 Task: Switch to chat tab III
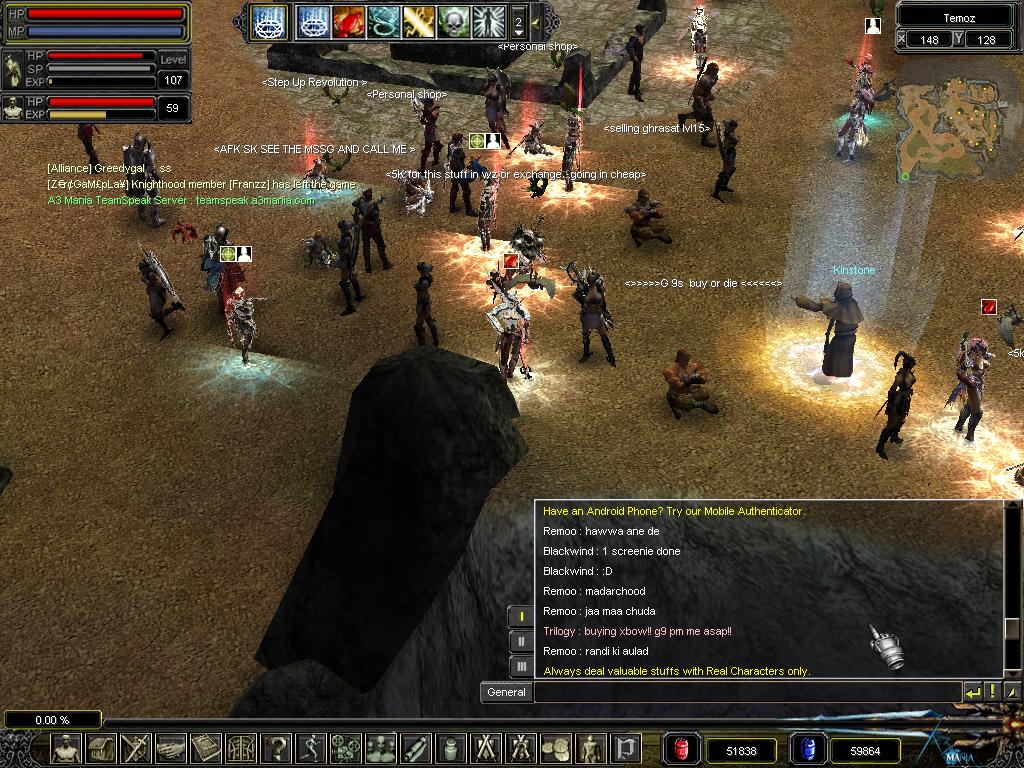coord(521,665)
